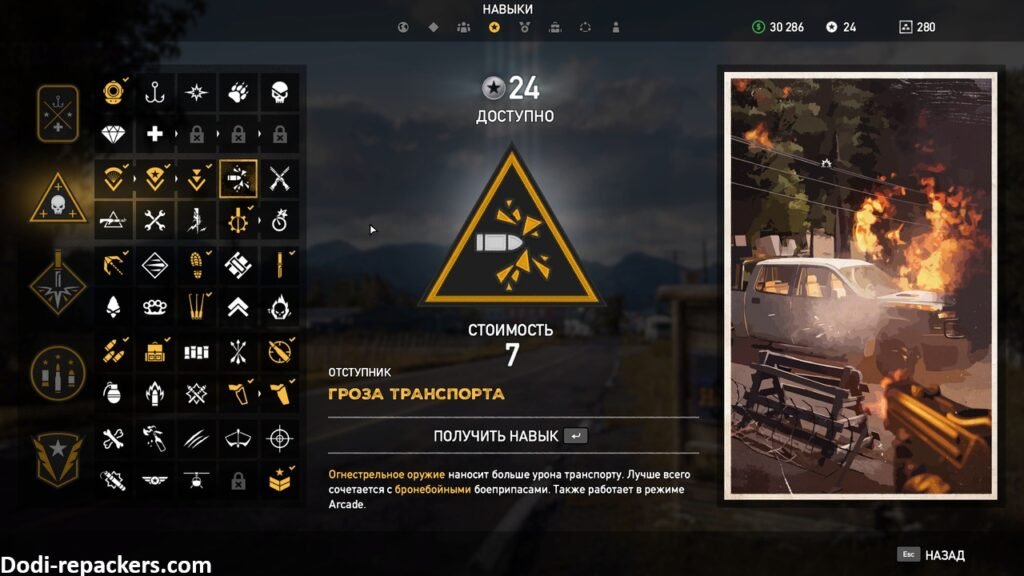Select the Assassin knife category
Image resolution: width=1024 pixels, height=576 pixels.
click(x=57, y=284)
